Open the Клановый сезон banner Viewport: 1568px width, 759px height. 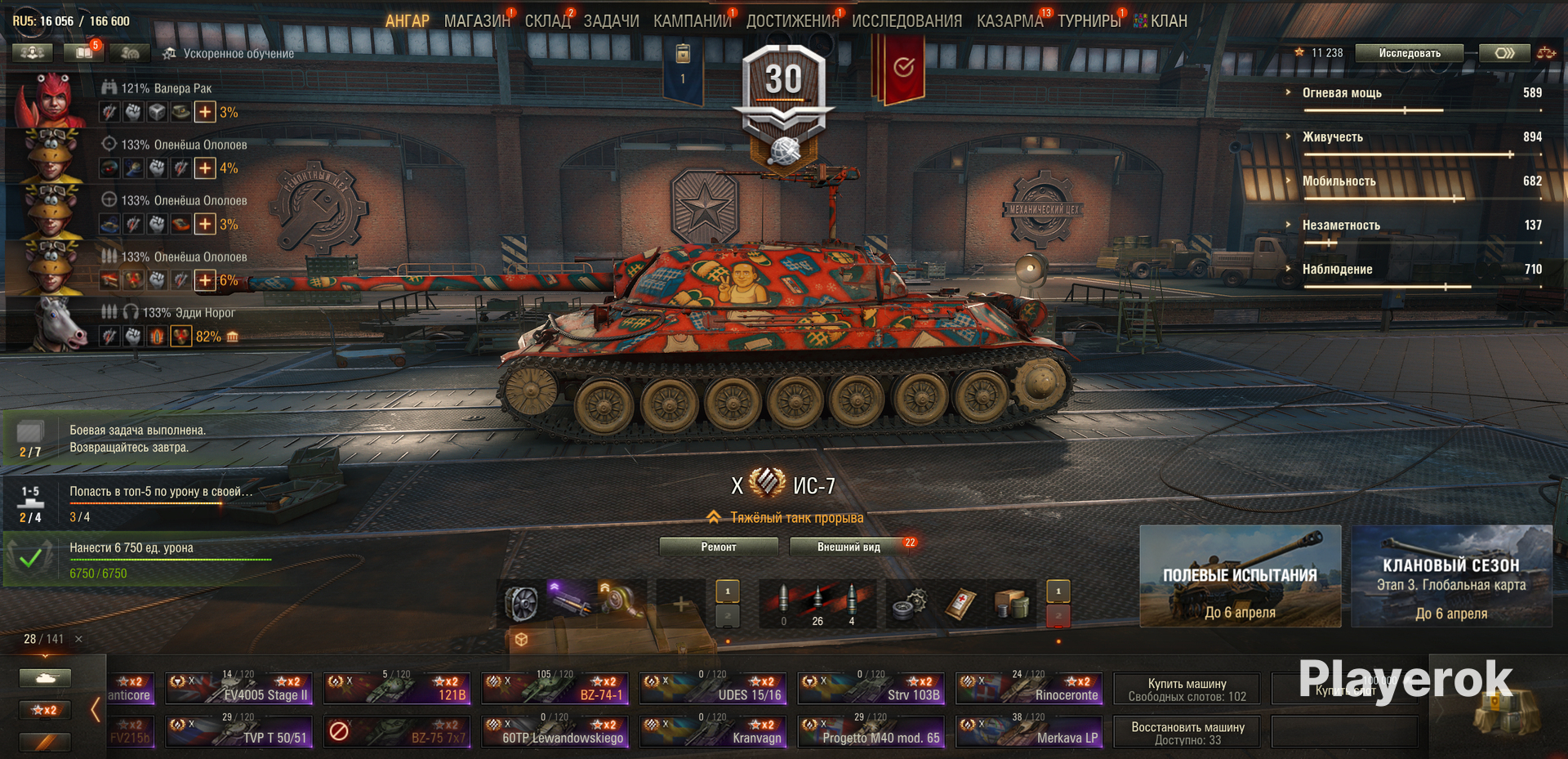[1451, 576]
